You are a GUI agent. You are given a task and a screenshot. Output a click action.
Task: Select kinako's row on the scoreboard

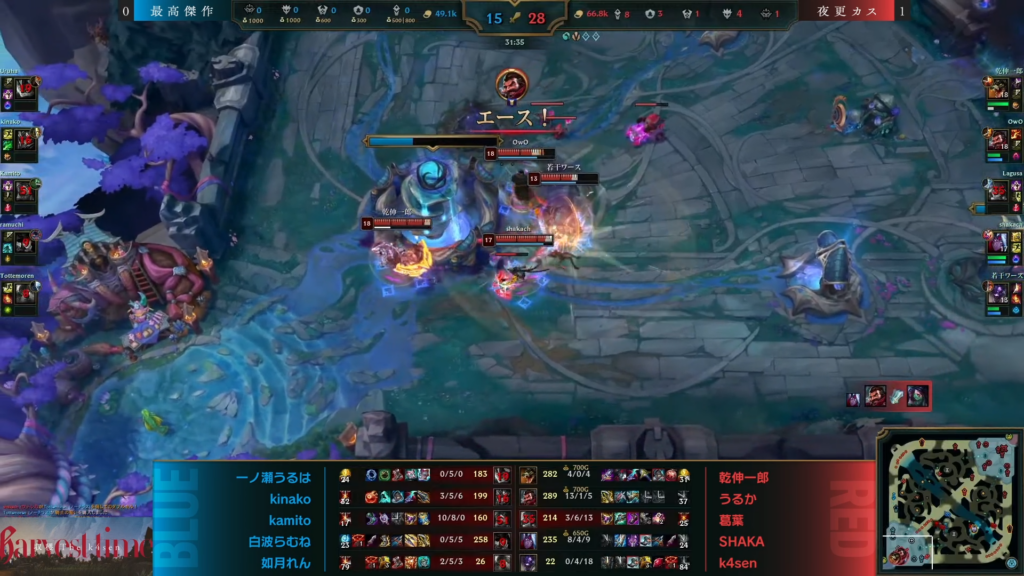click(x=290, y=498)
